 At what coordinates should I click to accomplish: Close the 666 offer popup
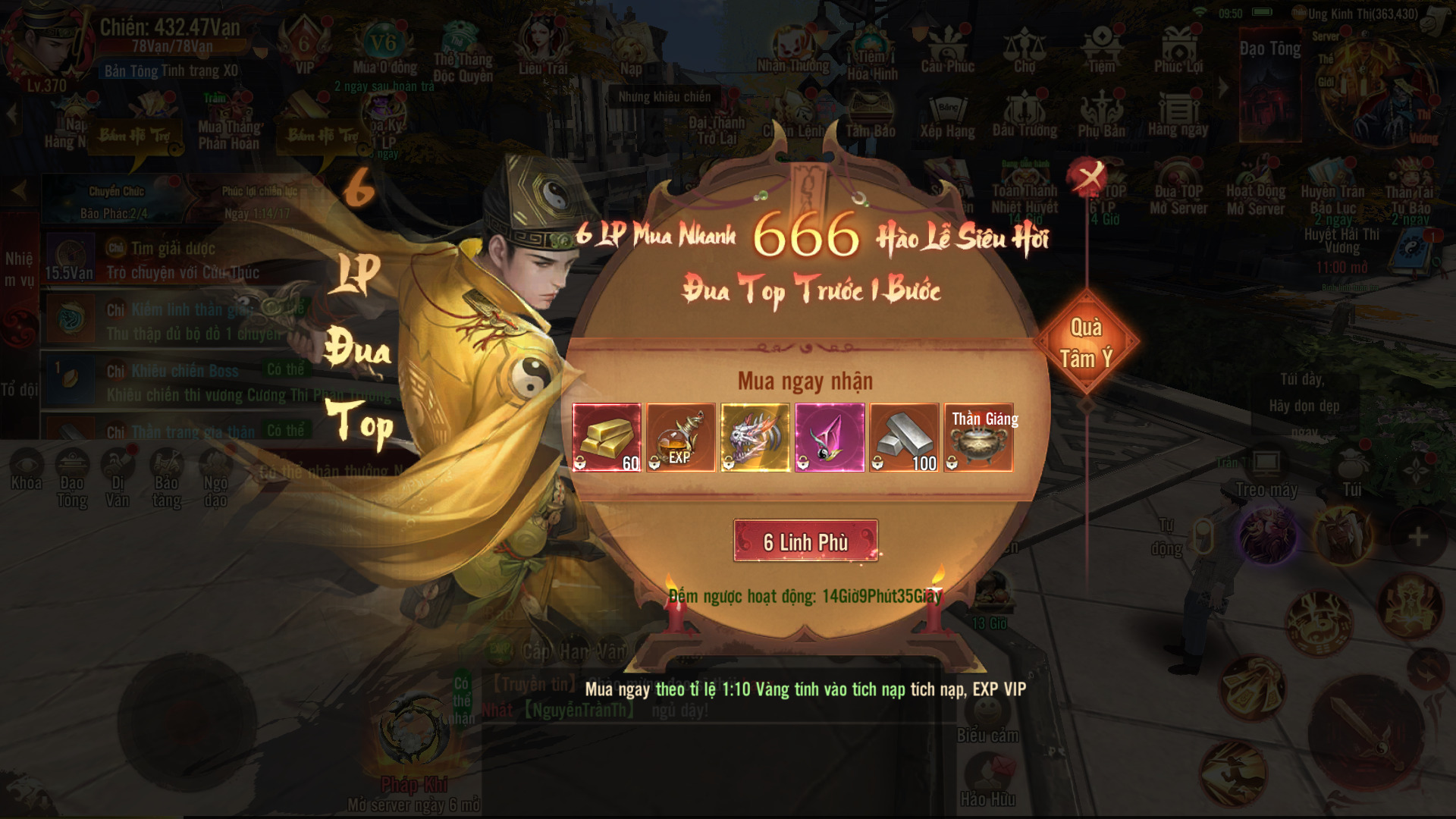point(1088,177)
